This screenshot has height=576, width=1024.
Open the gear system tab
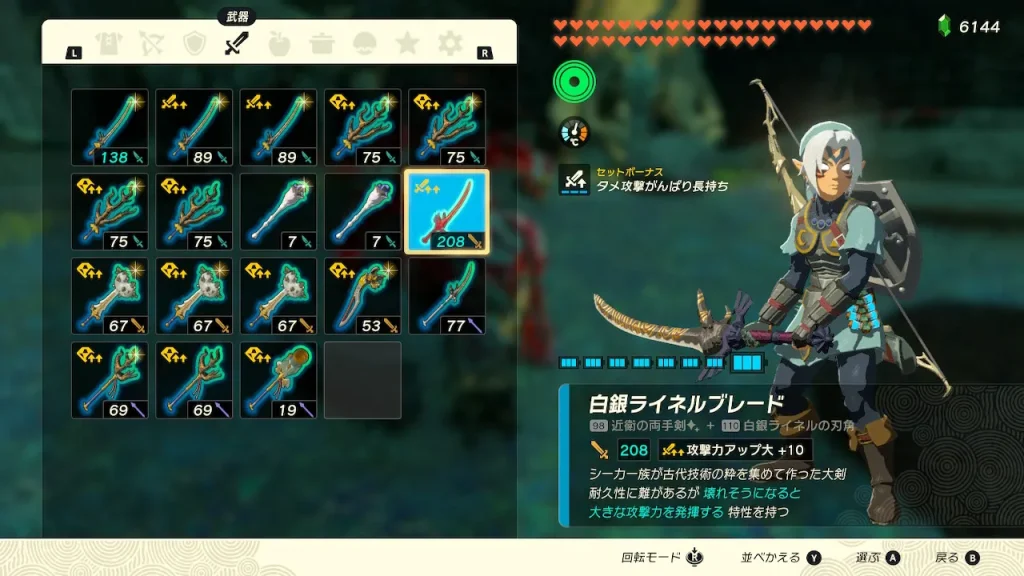point(450,44)
